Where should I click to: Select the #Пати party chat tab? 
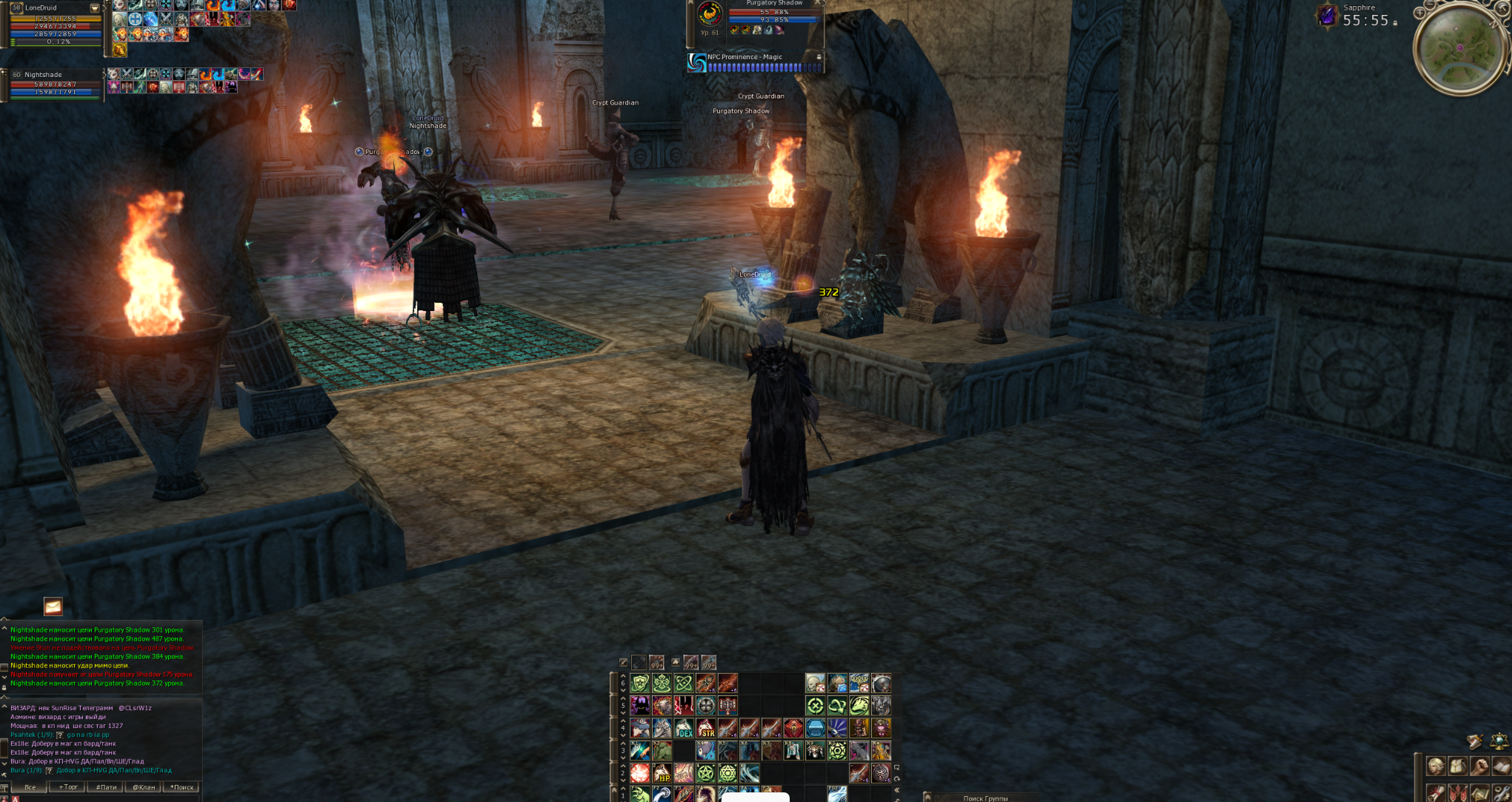tap(106, 787)
